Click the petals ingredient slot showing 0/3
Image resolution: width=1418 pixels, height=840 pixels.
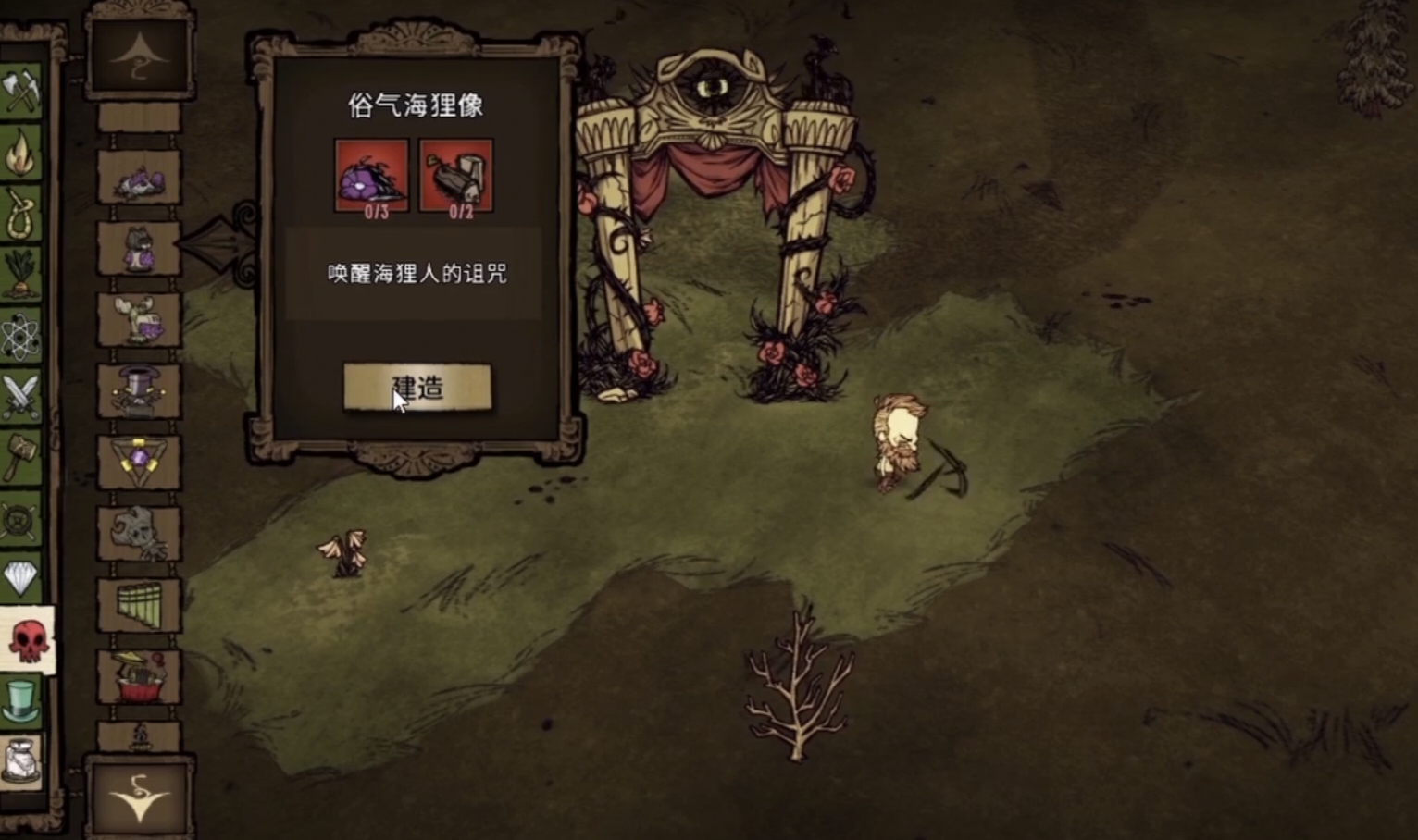[370, 176]
